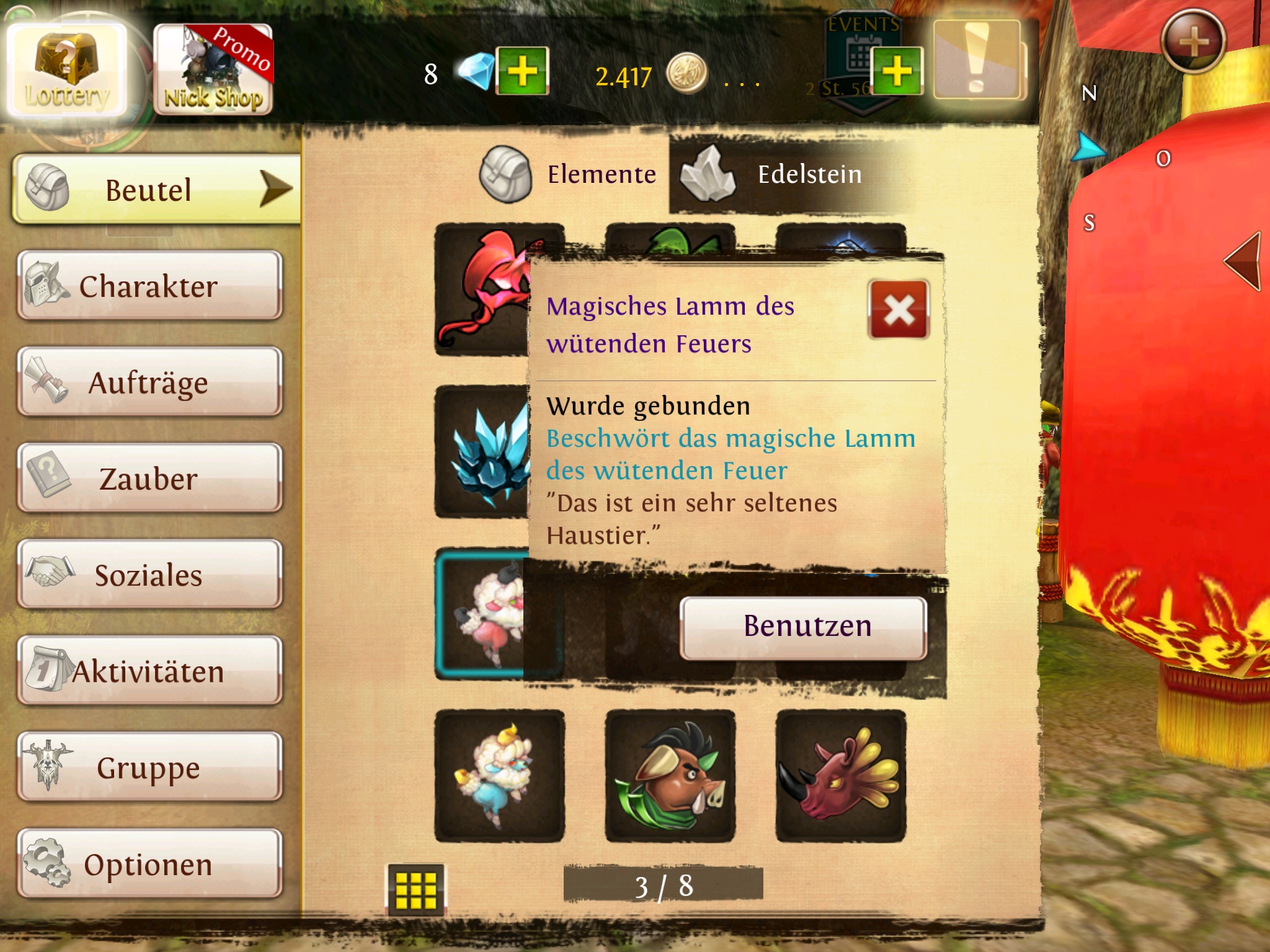Image resolution: width=1270 pixels, height=952 pixels.
Task: Open the Nick Shop promo
Action: click(x=213, y=70)
